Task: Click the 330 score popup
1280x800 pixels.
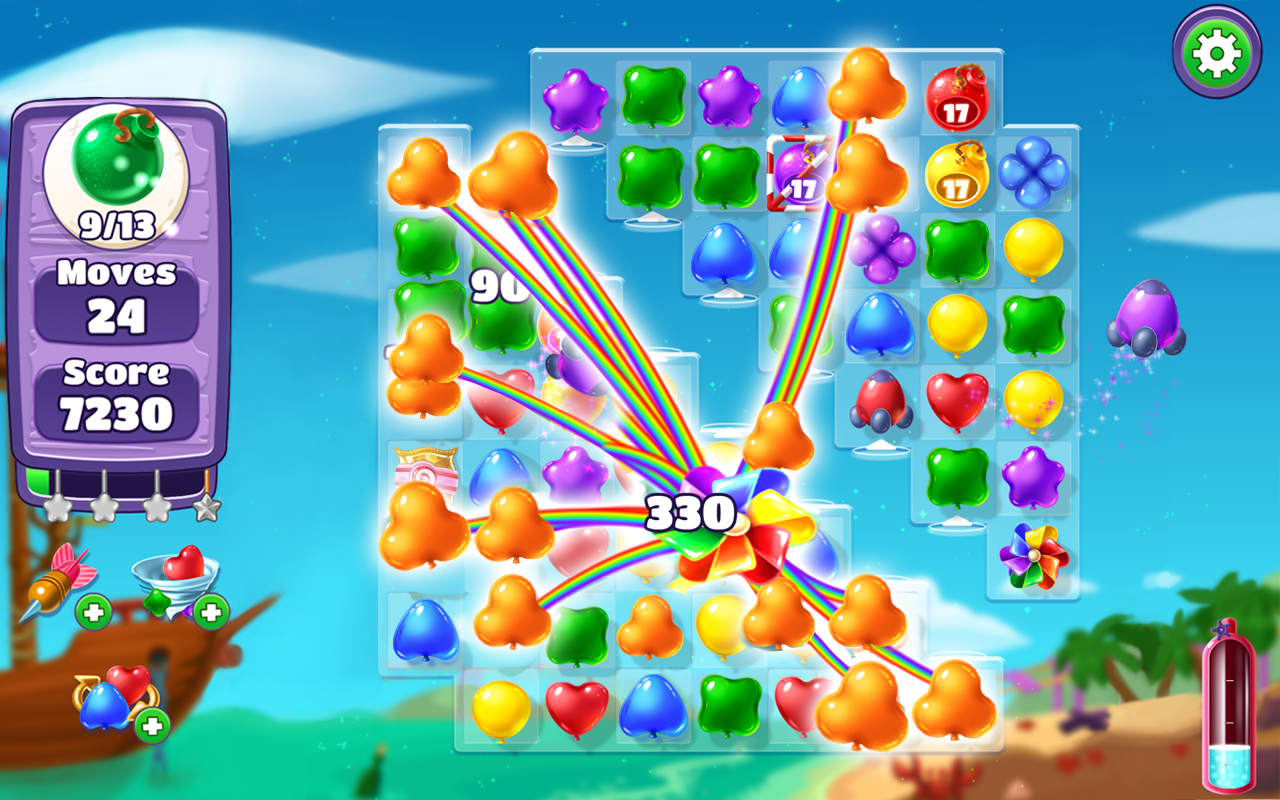Action: [x=690, y=512]
